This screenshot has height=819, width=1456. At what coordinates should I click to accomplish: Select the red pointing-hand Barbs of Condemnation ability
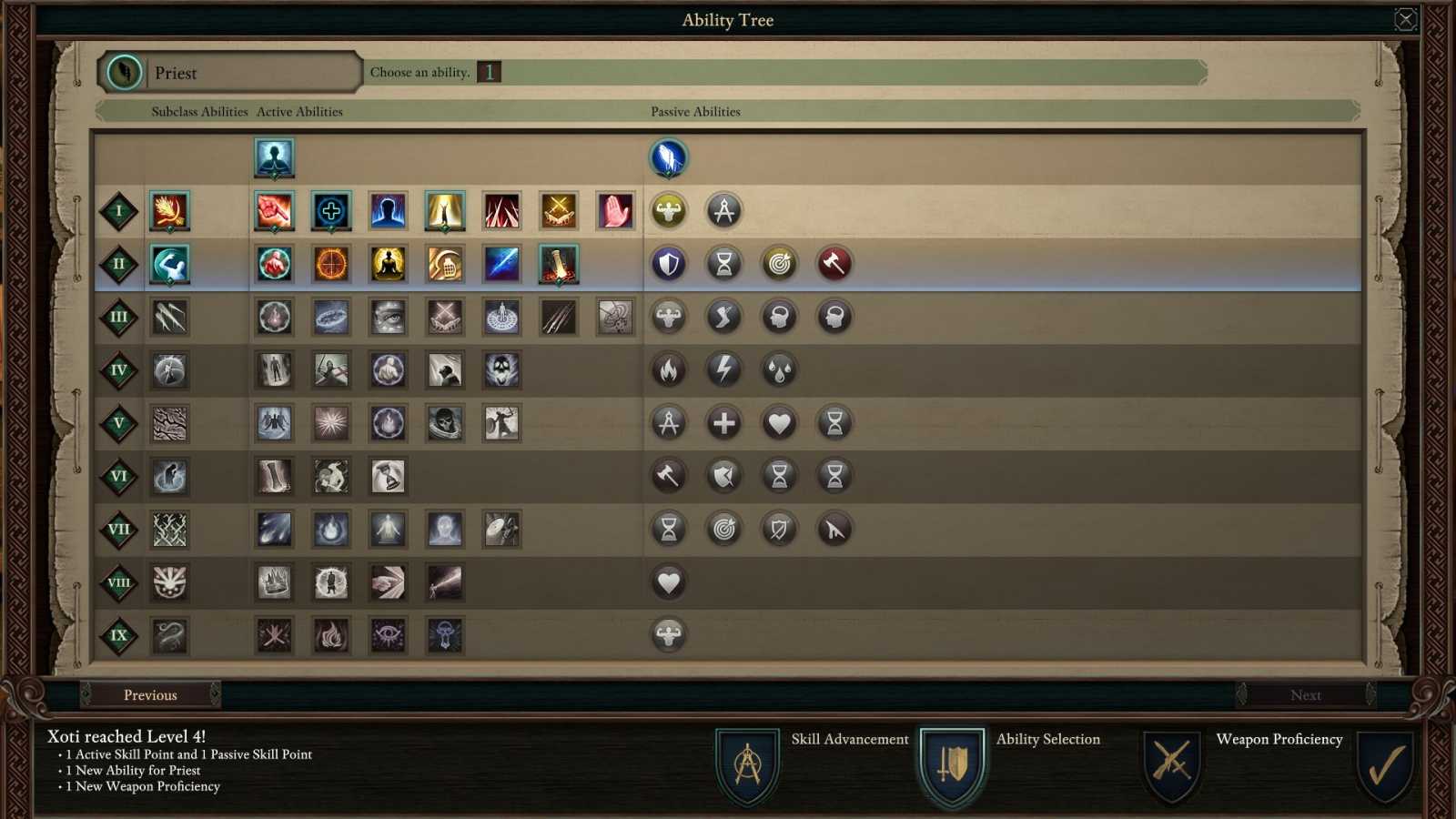(x=615, y=210)
